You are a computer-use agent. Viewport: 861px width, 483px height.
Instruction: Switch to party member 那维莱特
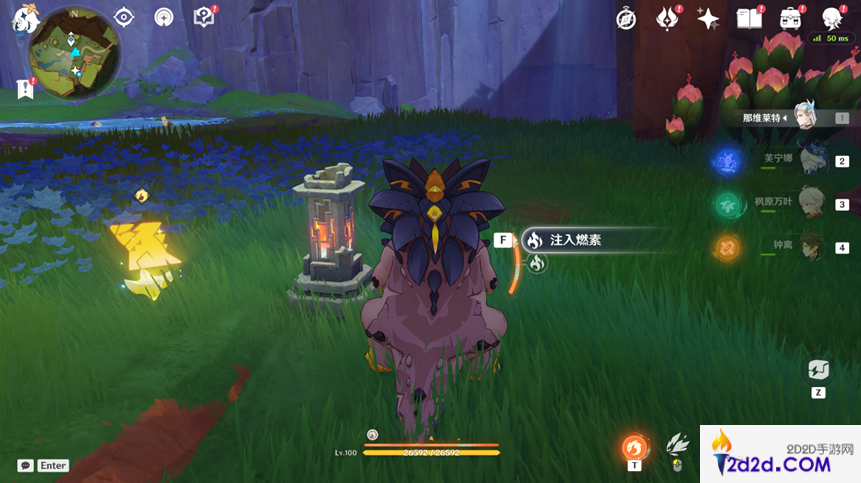click(x=808, y=118)
